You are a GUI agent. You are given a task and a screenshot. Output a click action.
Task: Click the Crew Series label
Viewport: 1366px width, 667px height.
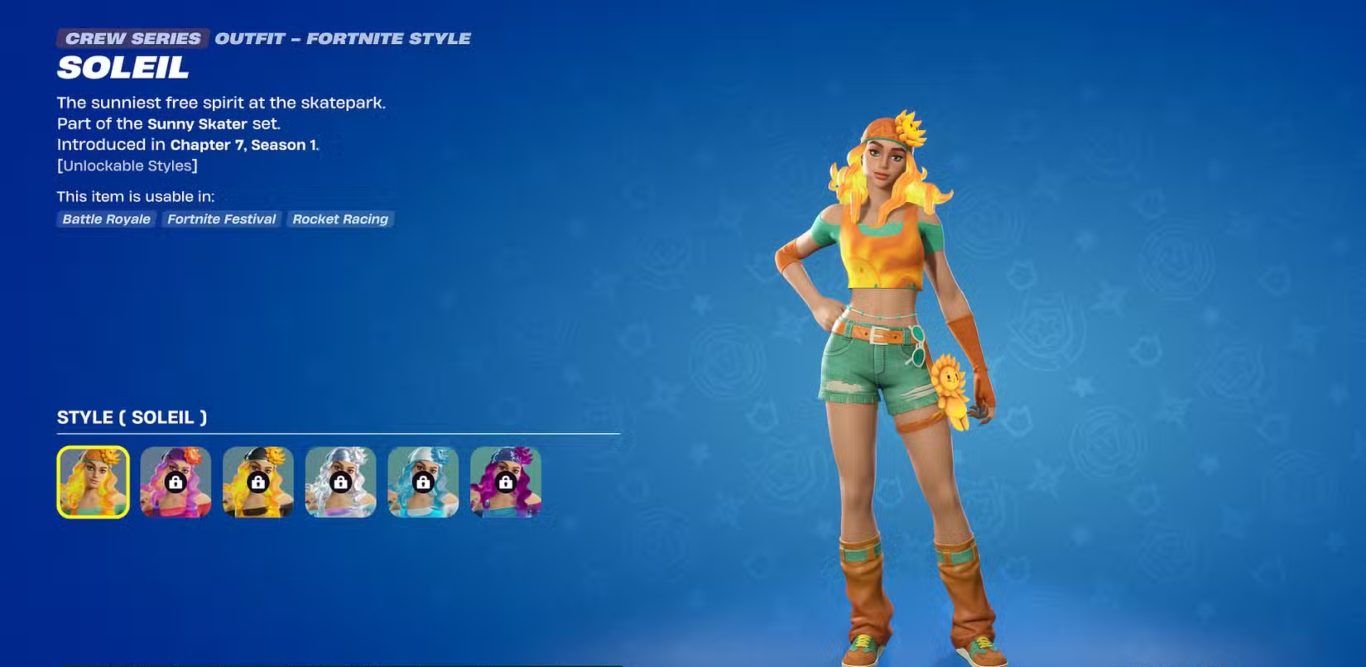click(133, 39)
